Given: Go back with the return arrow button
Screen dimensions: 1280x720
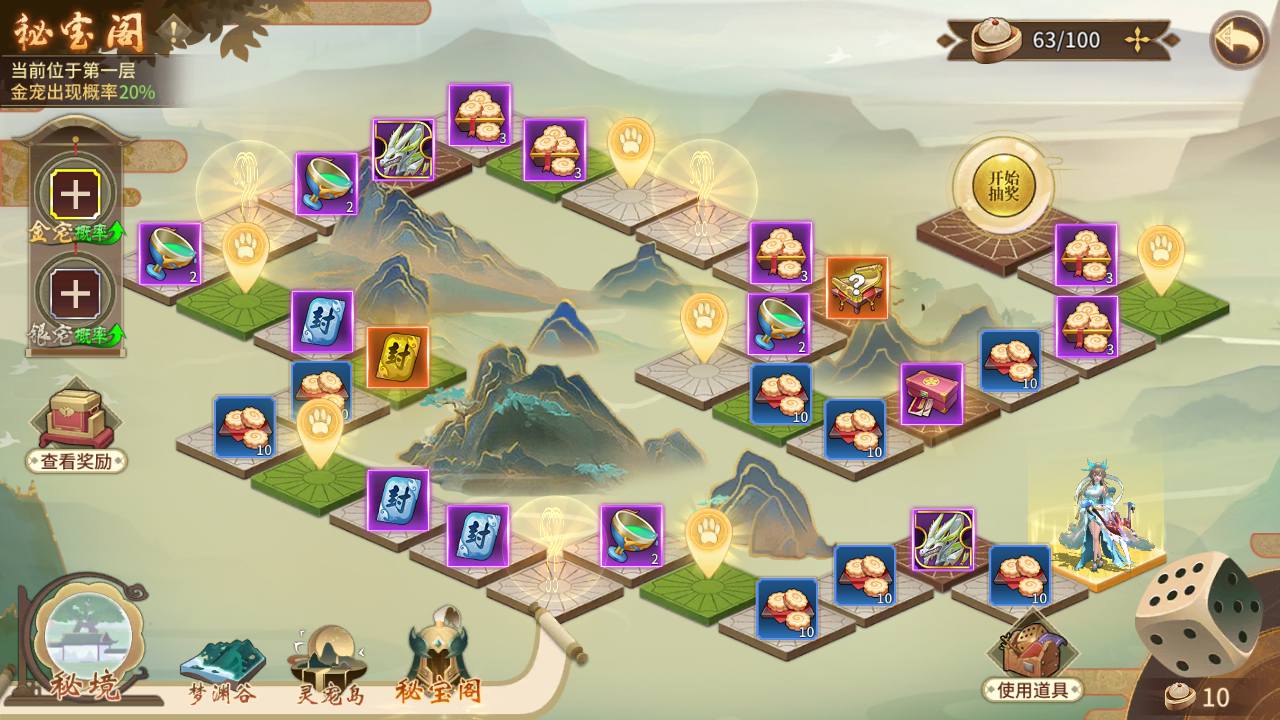Looking at the screenshot, I should [x=1238, y=41].
